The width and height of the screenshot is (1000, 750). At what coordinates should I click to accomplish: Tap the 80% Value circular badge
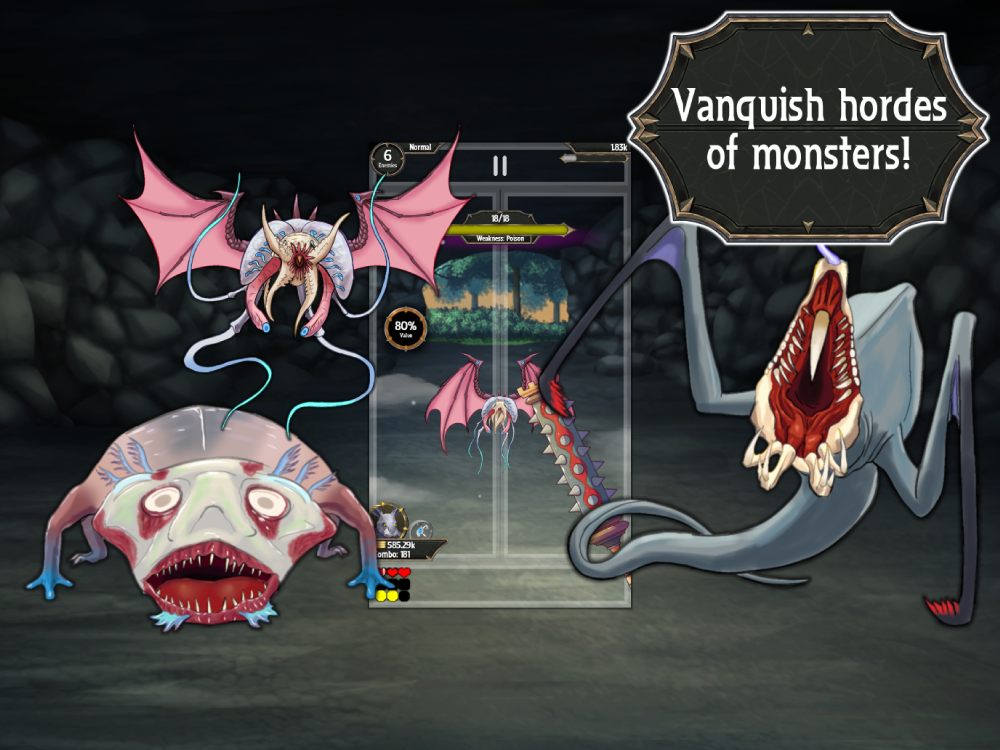pos(406,328)
